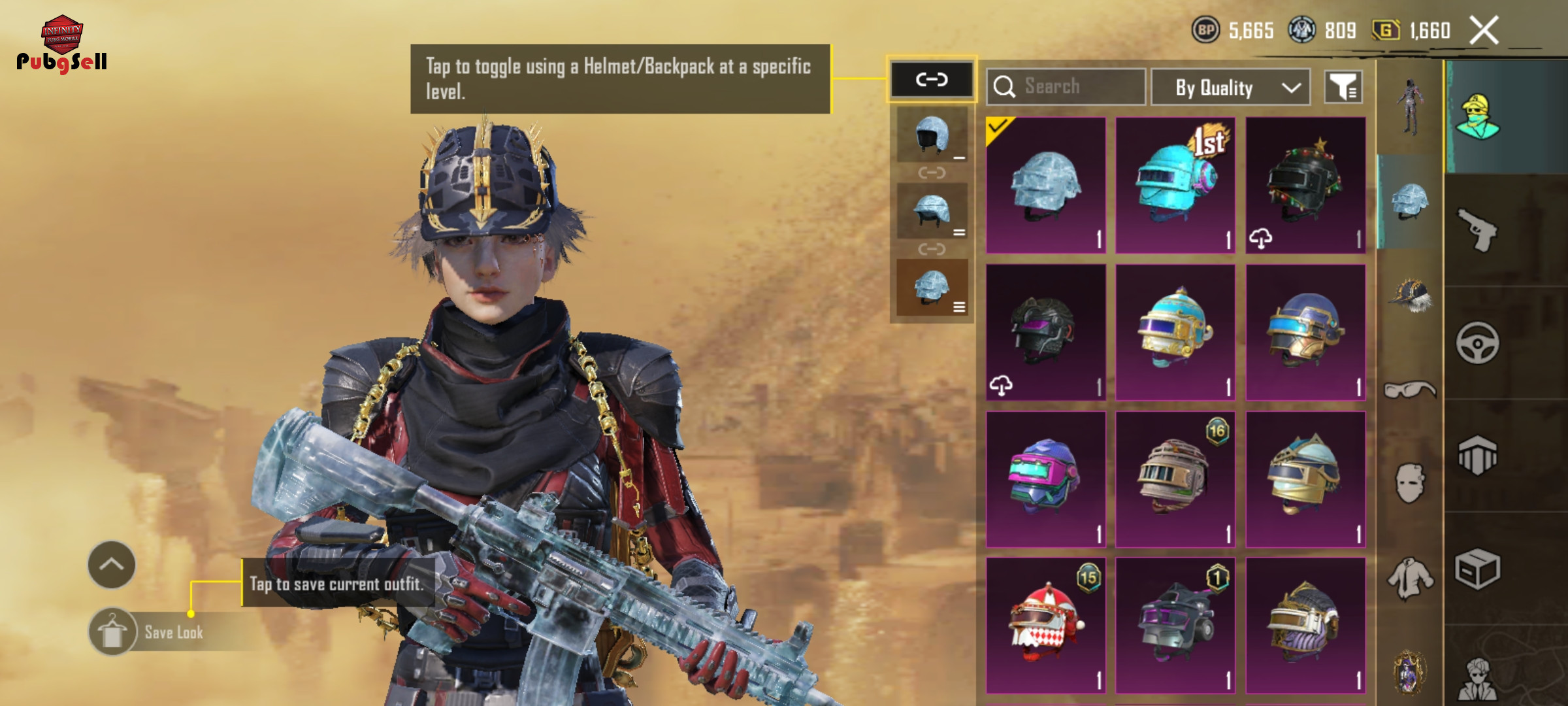Toggle the helmet level link button
The height and width of the screenshot is (706, 1568).
pyautogui.click(x=931, y=80)
